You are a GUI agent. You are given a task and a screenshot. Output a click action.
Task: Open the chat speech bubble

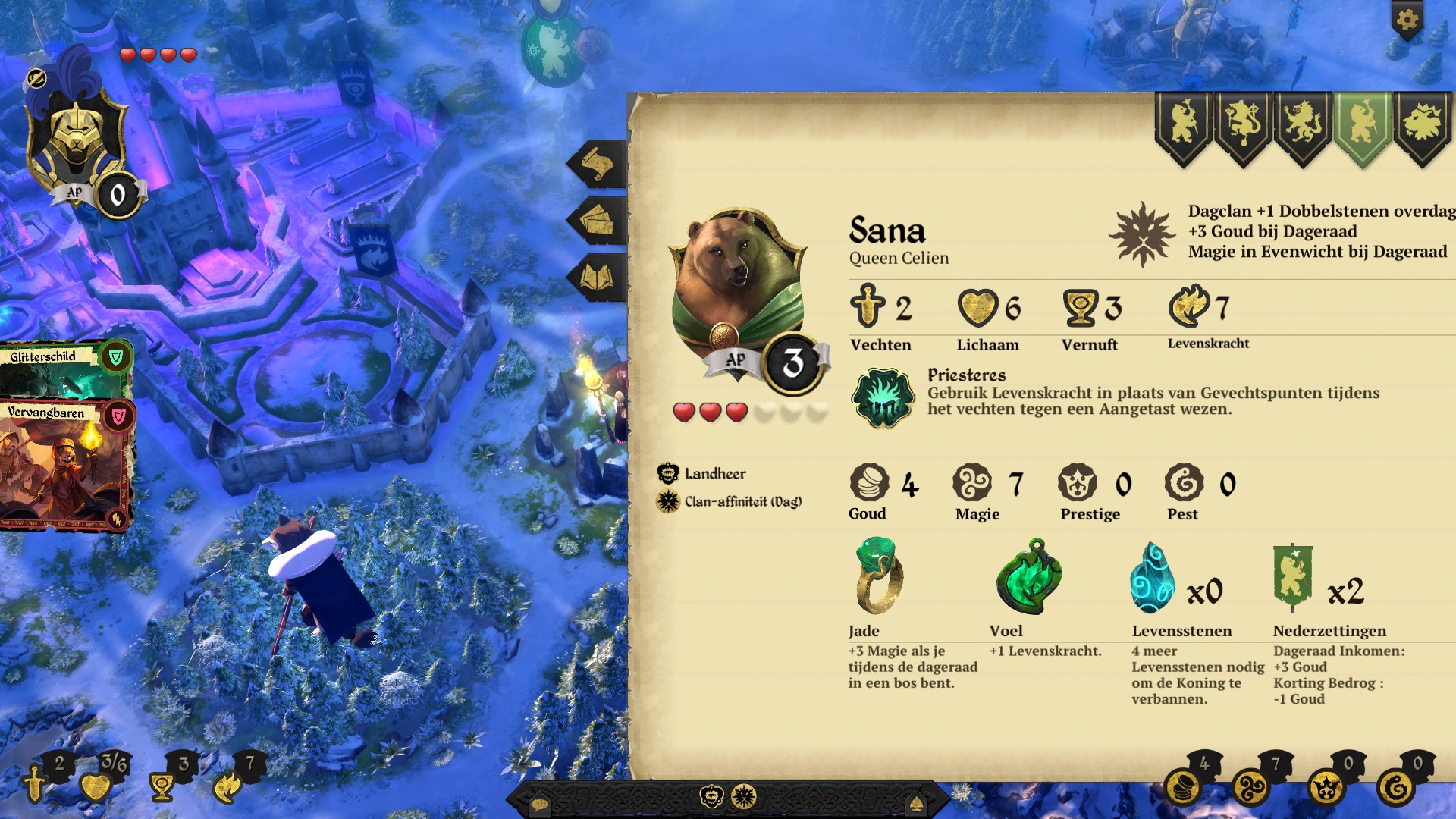[539, 804]
